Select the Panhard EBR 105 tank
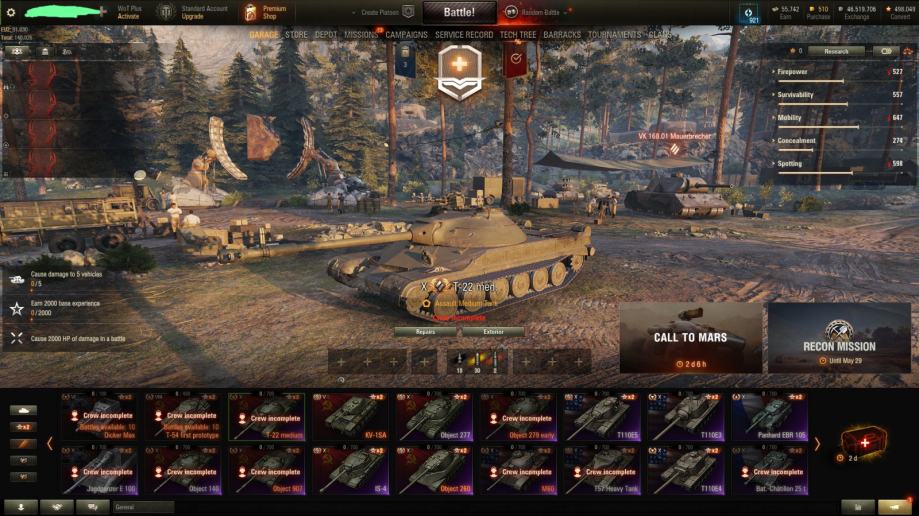This screenshot has height=516, width=919. click(x=771, y=416)
